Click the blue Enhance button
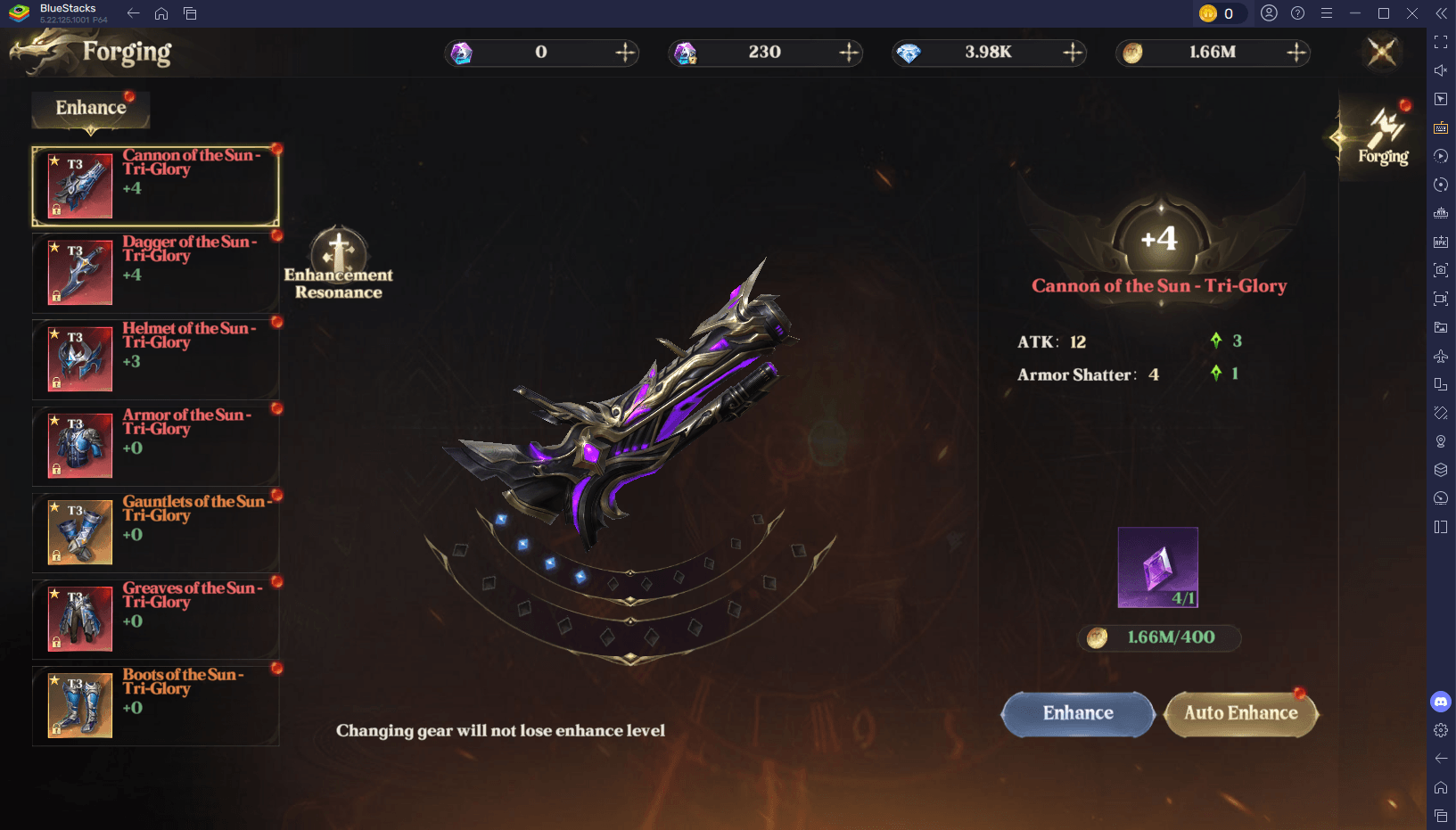The image size is (1456, 830). click(x=1078, y=713)
